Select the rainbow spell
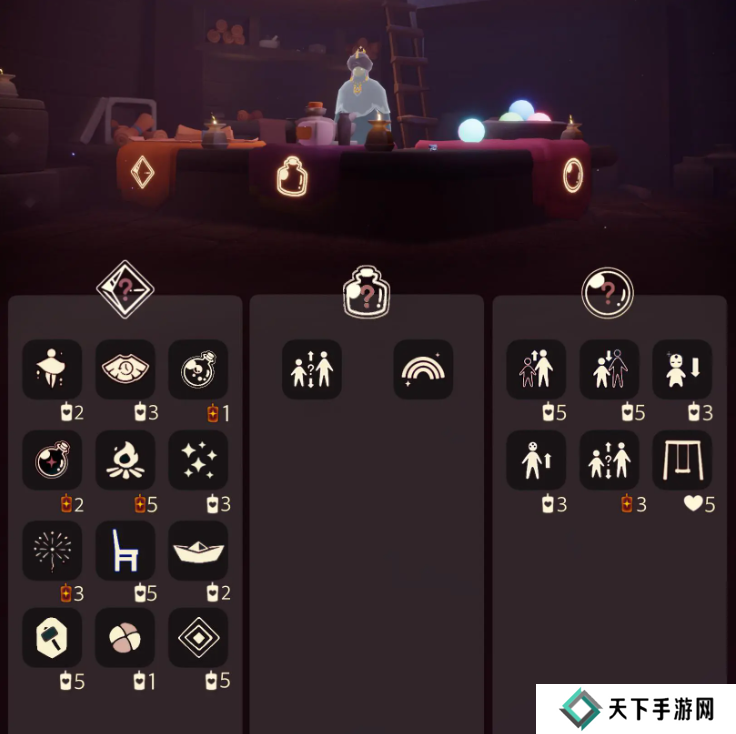 click(423, 370)
